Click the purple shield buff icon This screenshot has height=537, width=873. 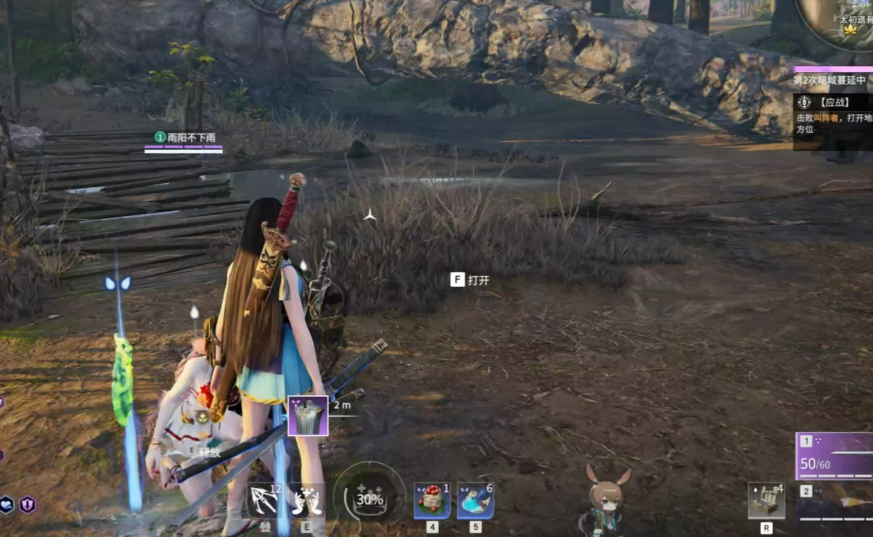point(27,505)
